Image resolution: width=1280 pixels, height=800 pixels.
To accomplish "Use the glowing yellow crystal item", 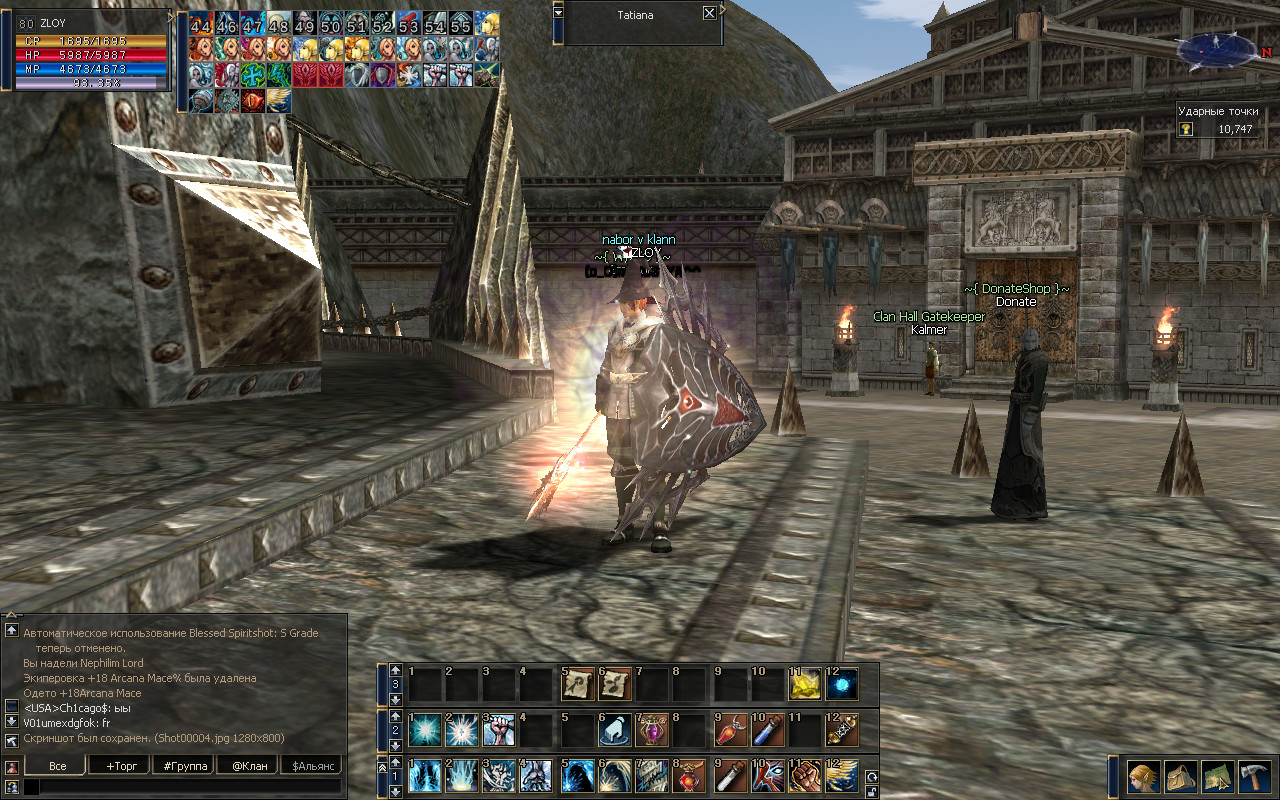I will click(804, 684).
